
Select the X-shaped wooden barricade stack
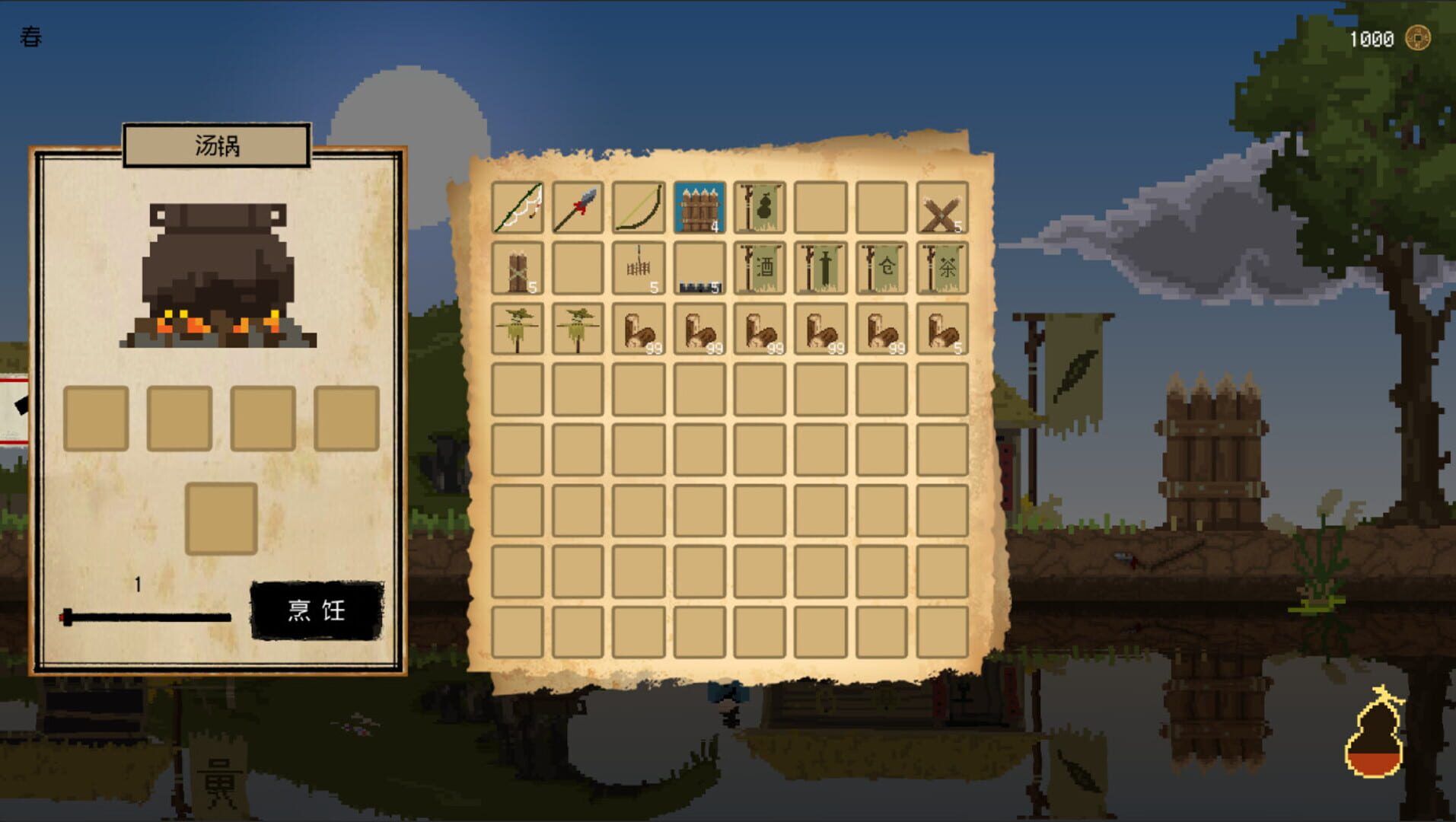coord(944,205)
